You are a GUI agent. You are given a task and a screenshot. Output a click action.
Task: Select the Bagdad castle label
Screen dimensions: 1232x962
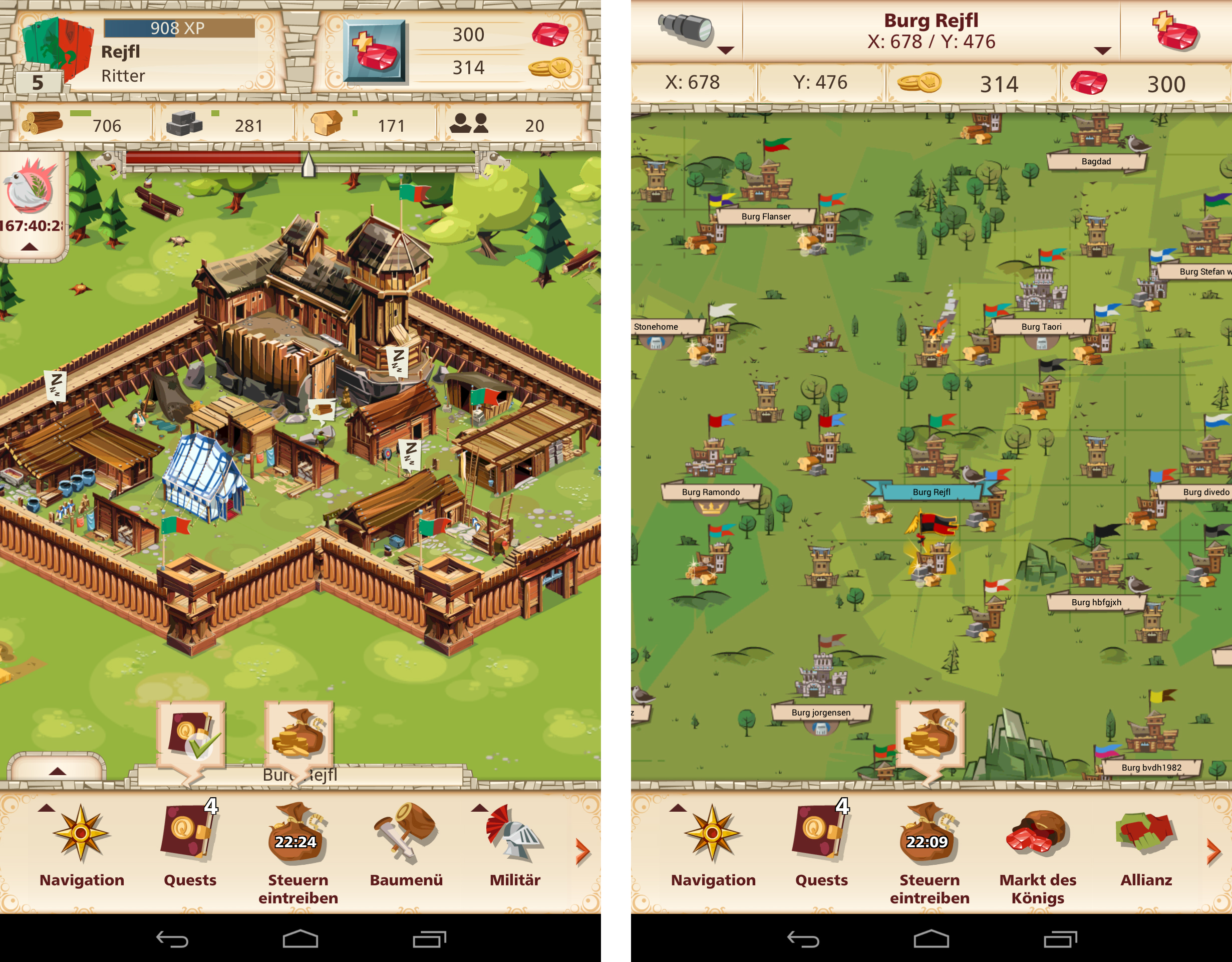(x=1095, y=162)
